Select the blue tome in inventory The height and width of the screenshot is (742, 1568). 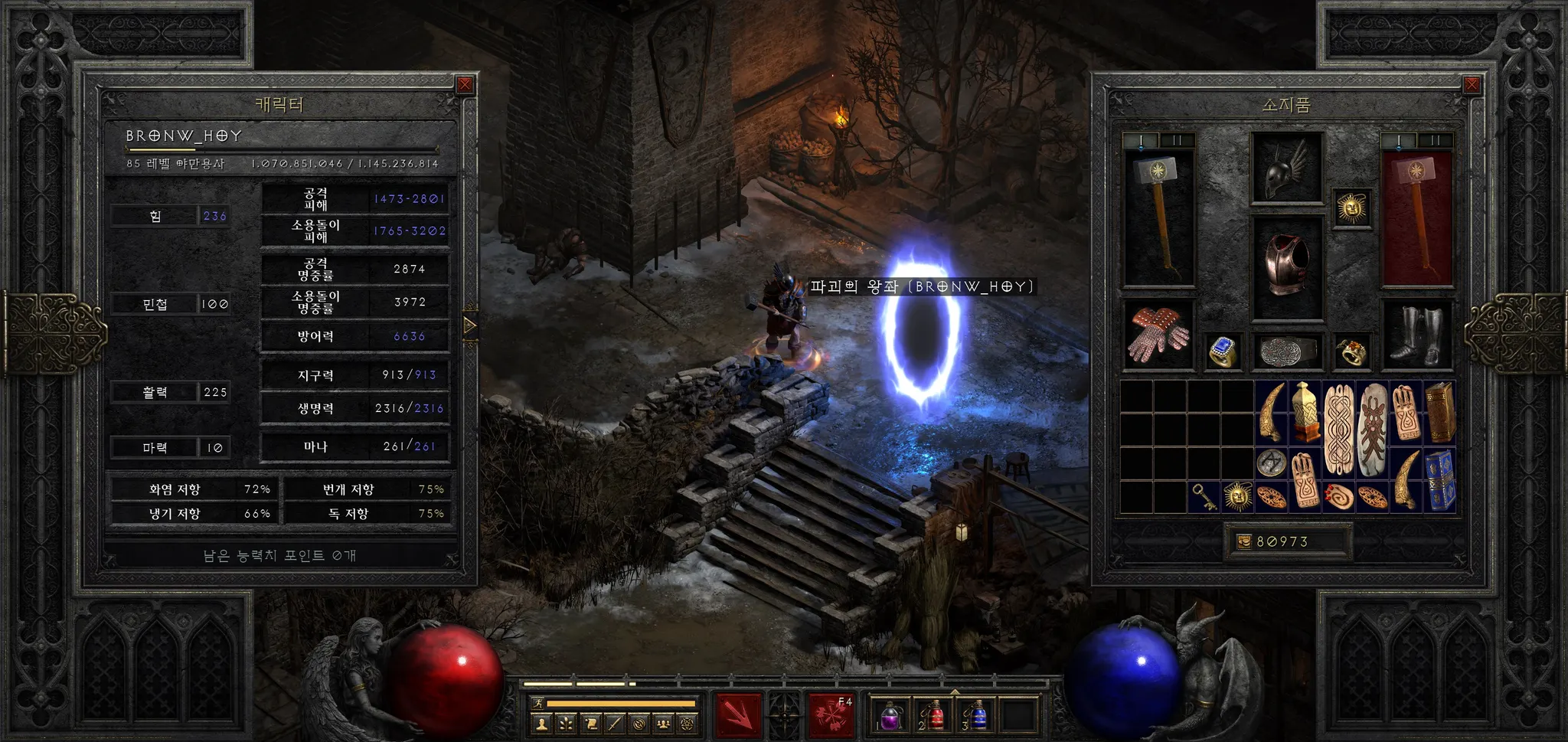click(1440, 480)
